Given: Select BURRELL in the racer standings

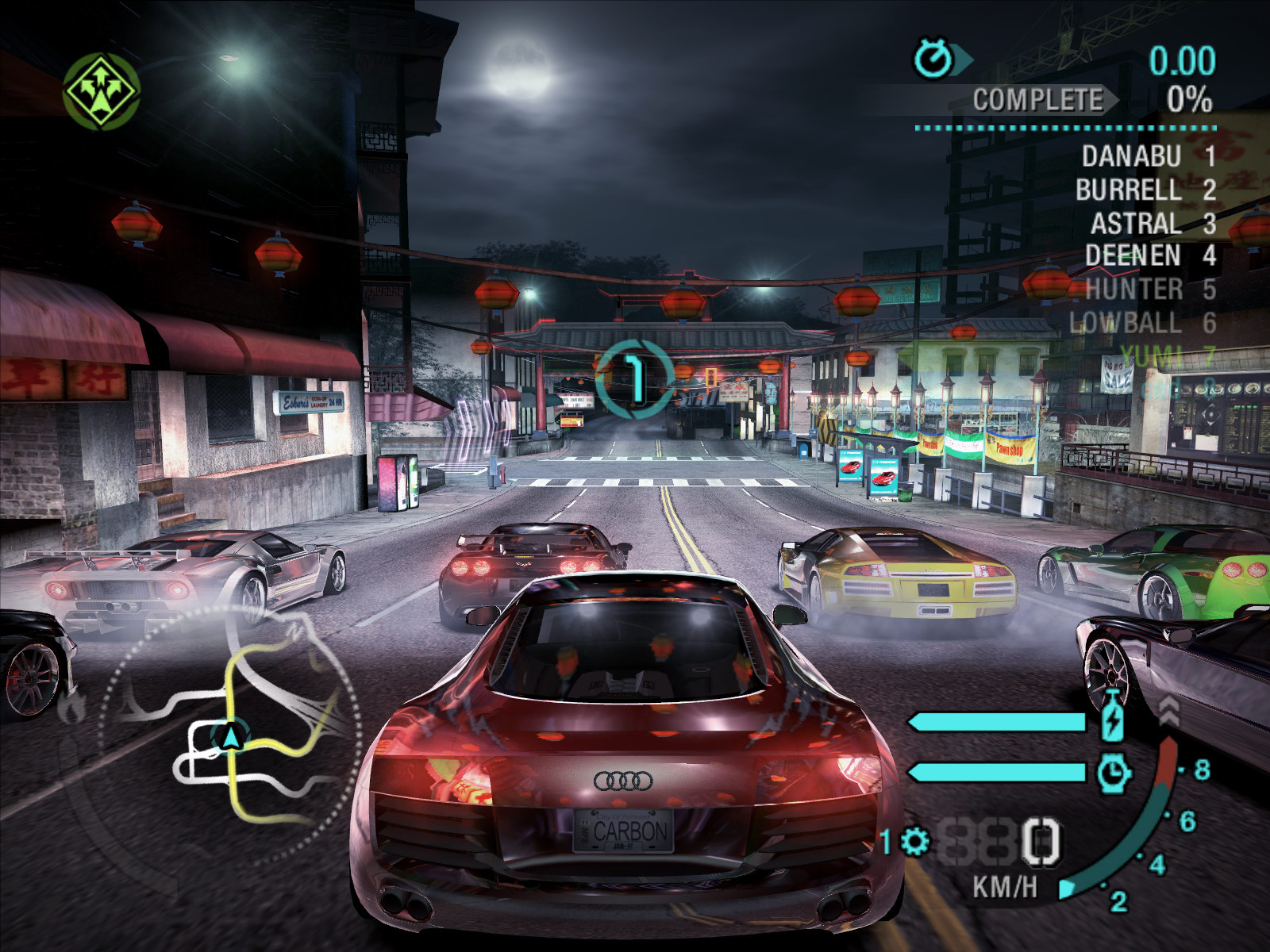Looking at the screenshot, I should coord(1128,190).
